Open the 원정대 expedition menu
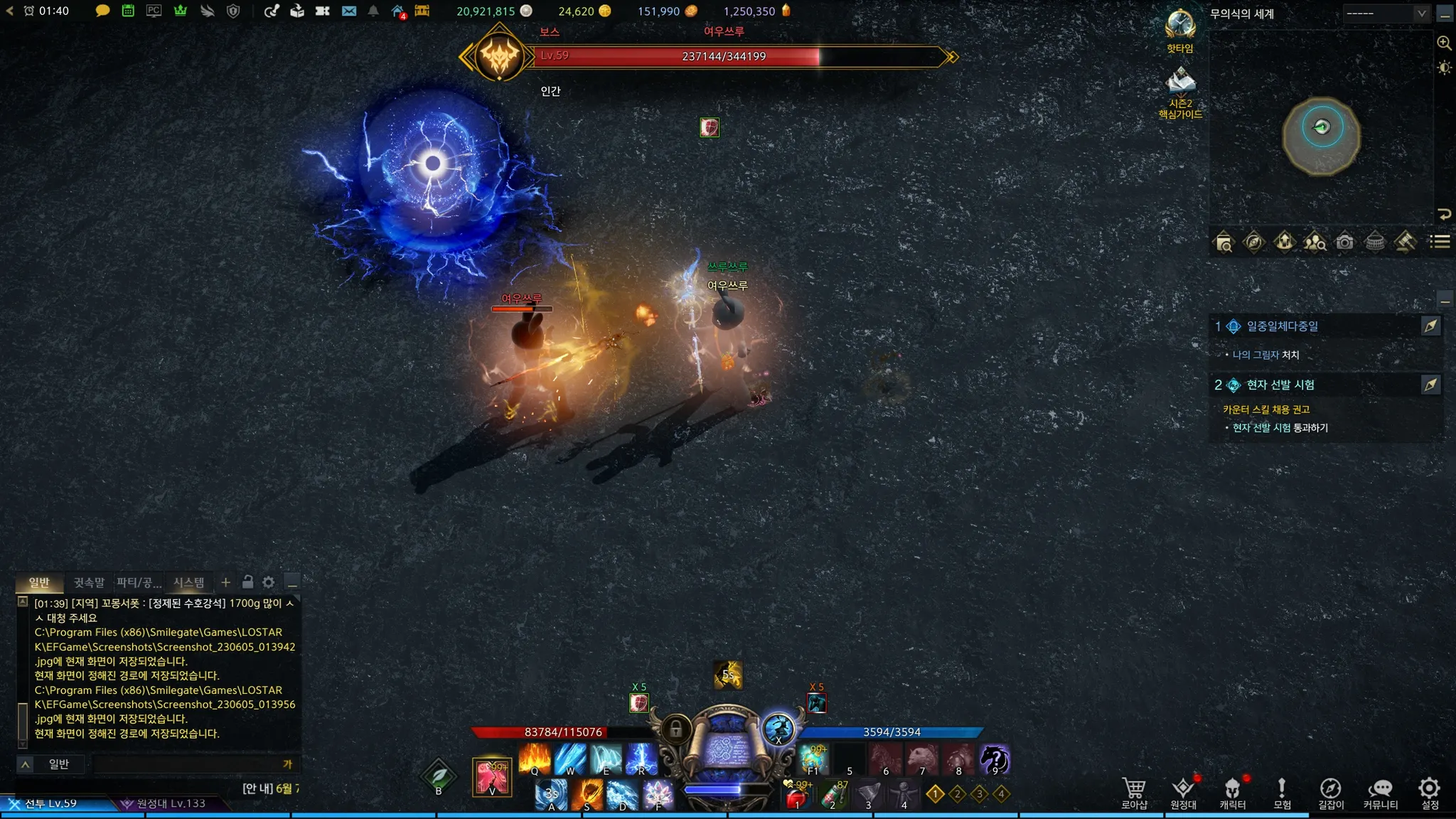The image size is (1456, 819). (1183, 793)
